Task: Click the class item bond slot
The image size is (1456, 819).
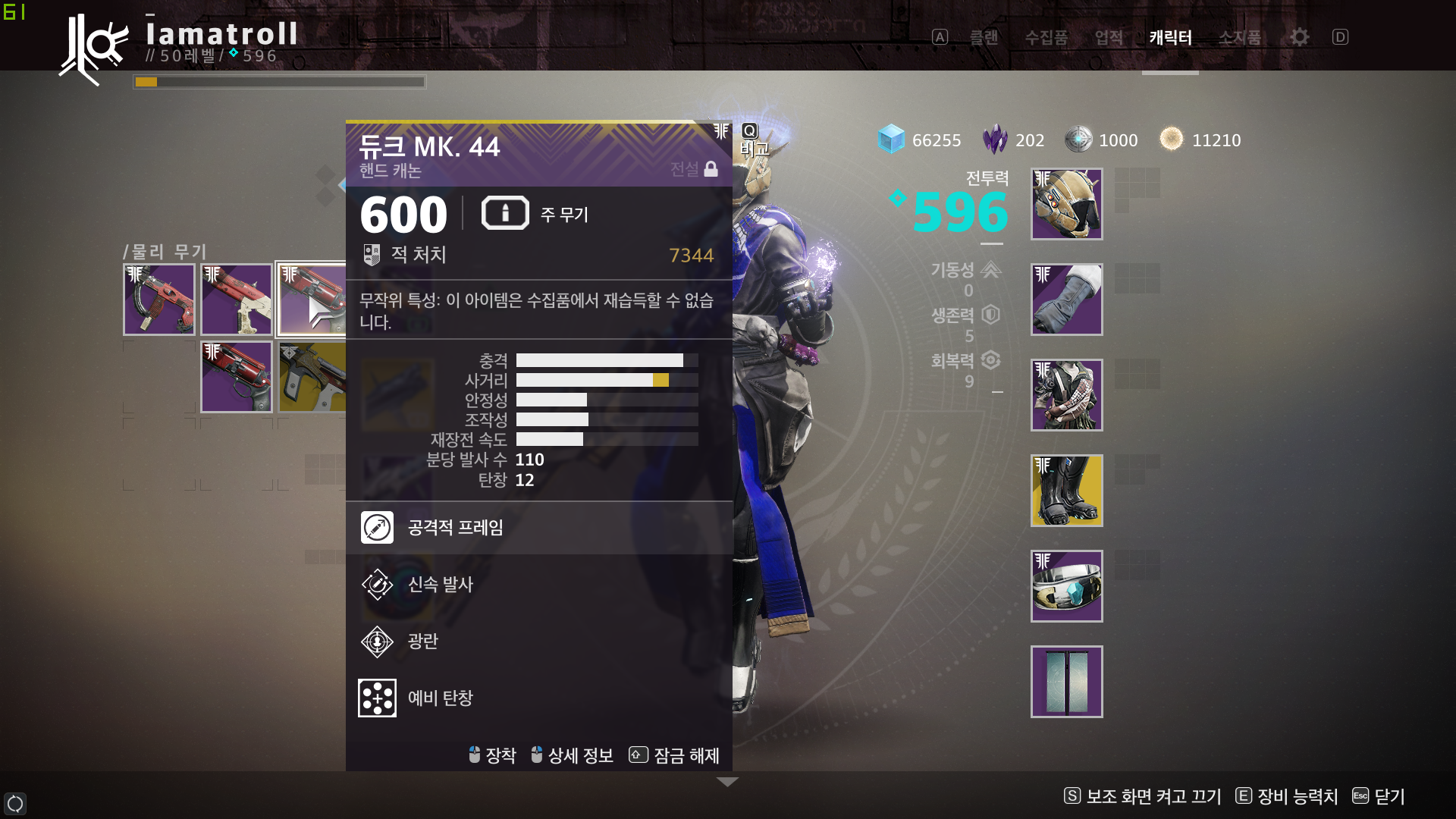Action: click(1066, 586)
